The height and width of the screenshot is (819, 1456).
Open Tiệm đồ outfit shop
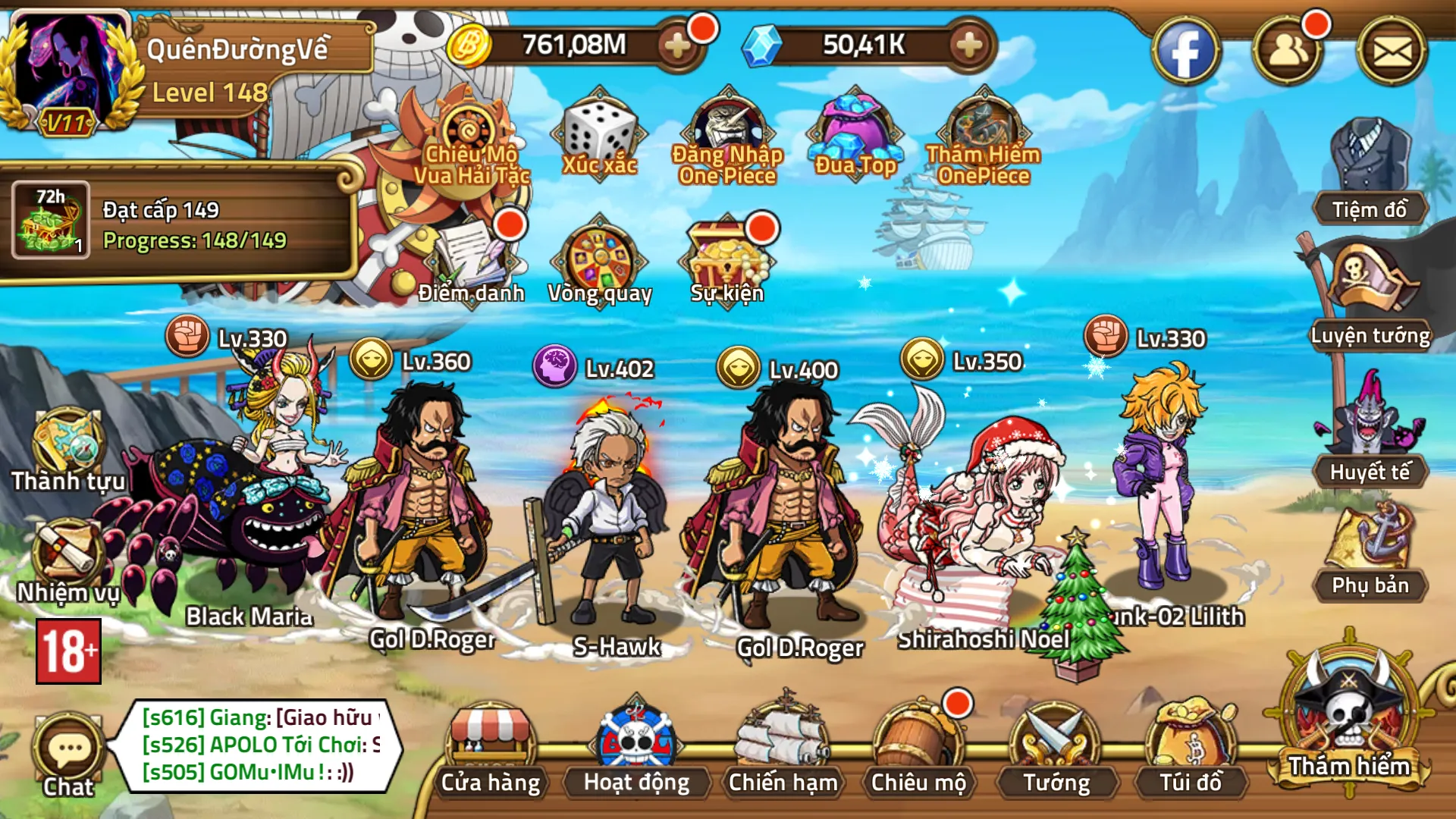(1370, 171)
